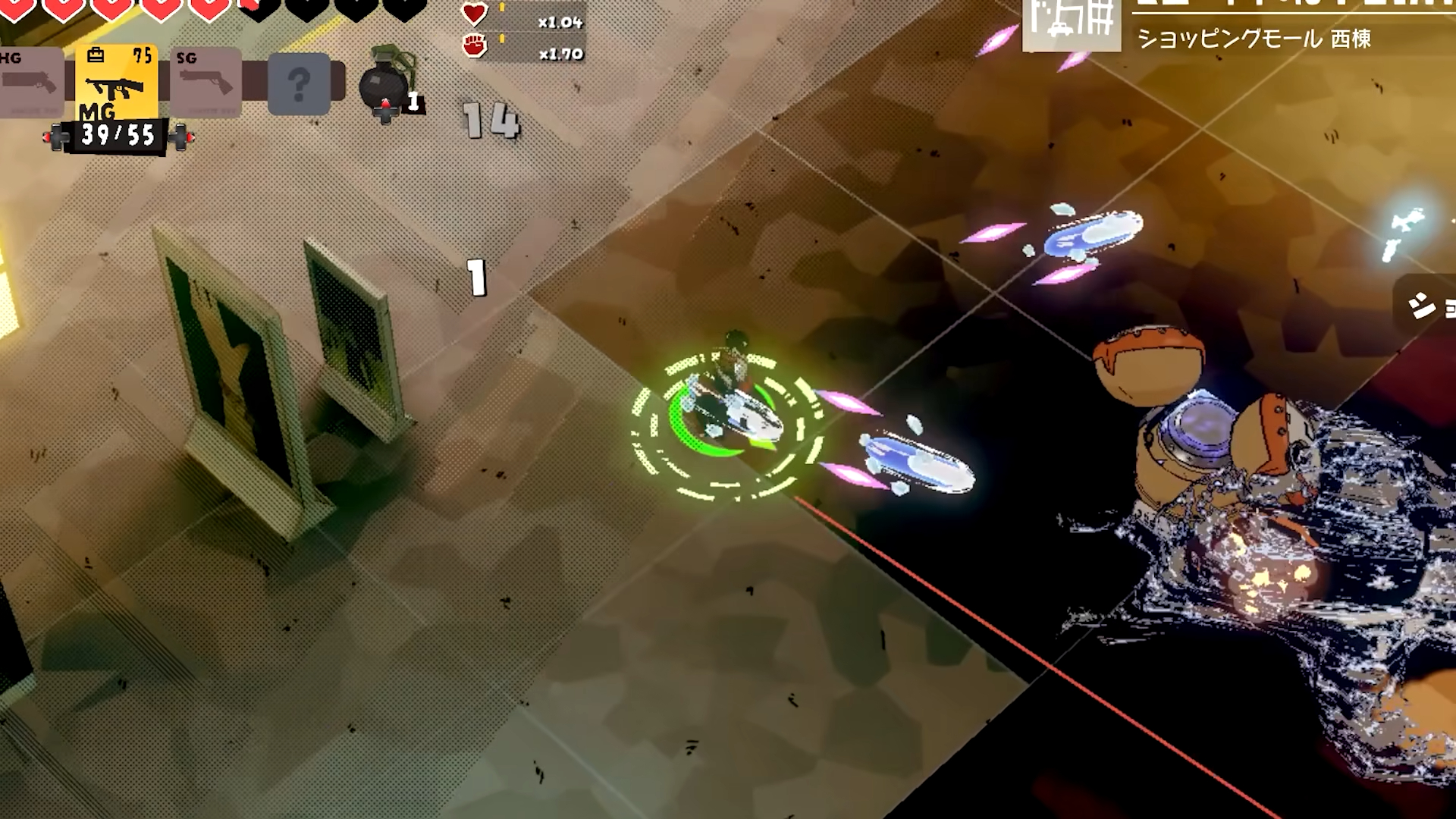
Task: Click the grenade item icon
Action: (x=387, y=82)
